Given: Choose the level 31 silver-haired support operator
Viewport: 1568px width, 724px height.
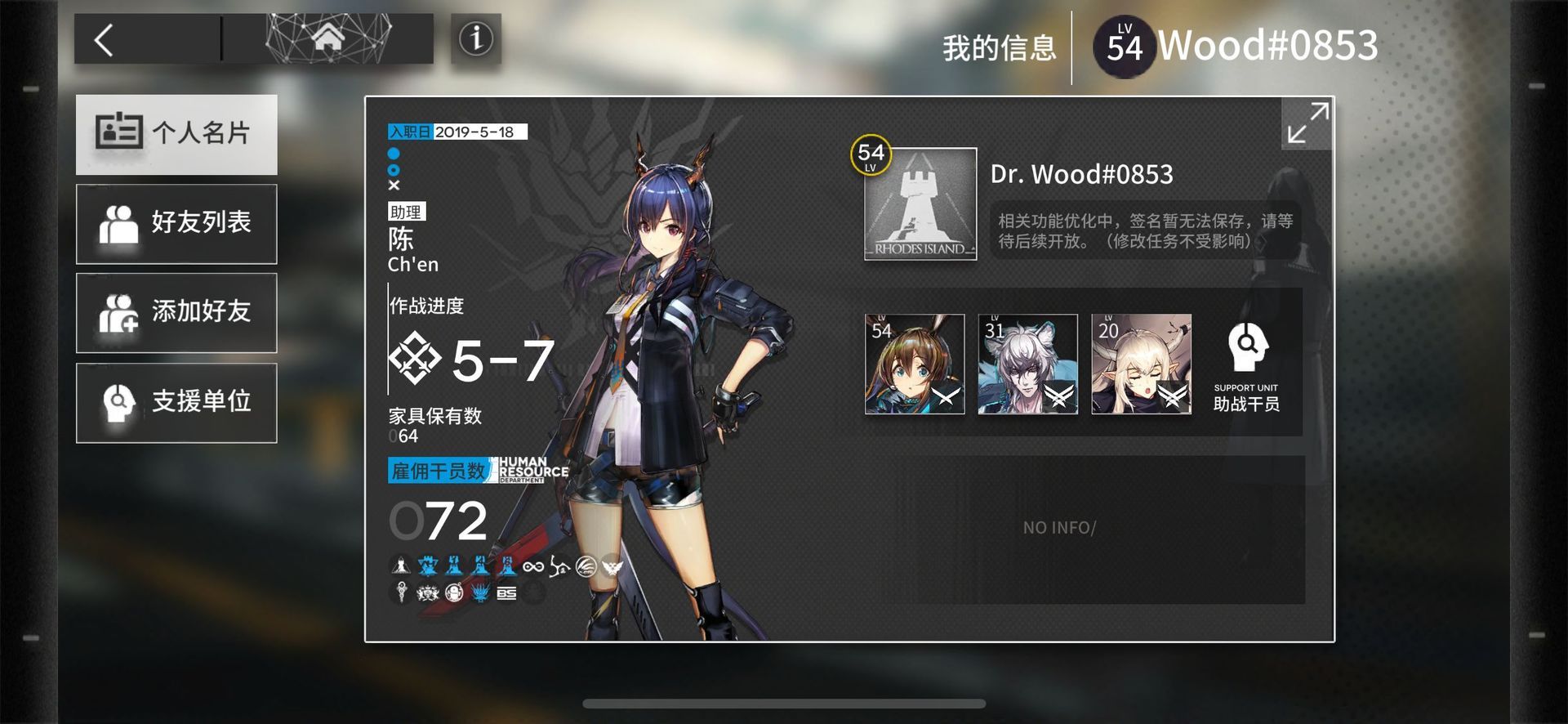Looking at the screenshot, I should (x=1027, y=364).
